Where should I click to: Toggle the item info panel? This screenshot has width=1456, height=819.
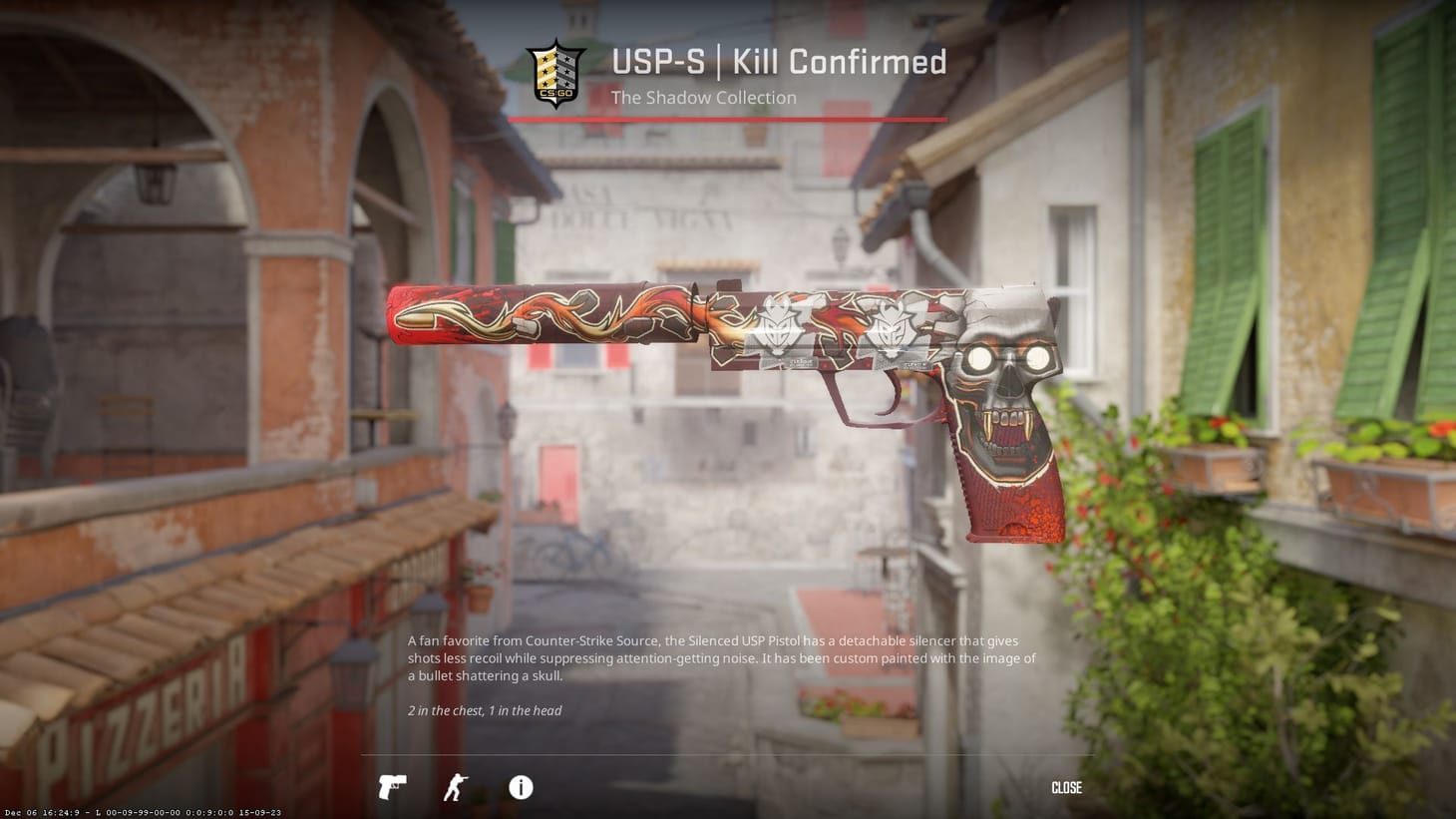[x=520, y=788]
